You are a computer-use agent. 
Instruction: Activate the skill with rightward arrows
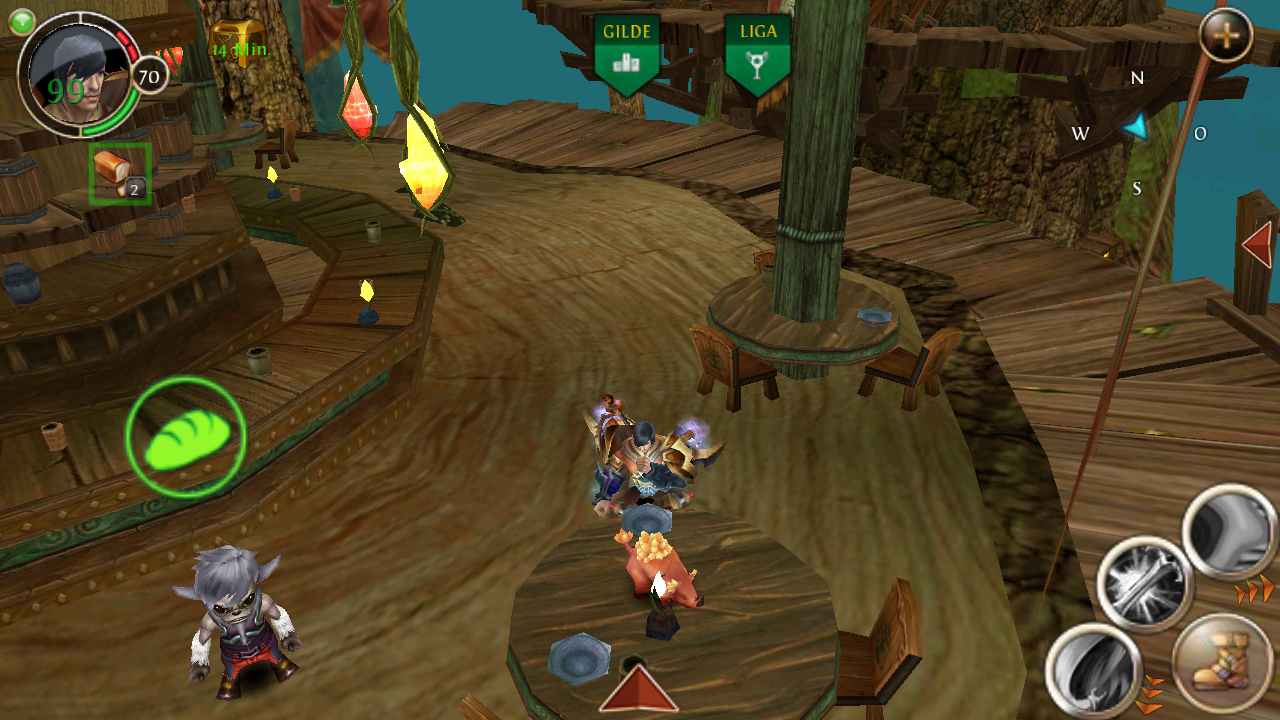point(1230,532)
